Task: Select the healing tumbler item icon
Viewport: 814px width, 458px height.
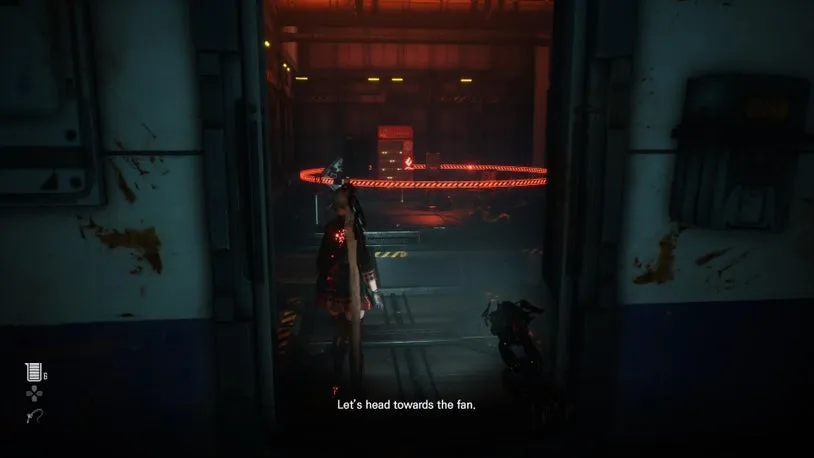Action: click(x=32, y=373)
